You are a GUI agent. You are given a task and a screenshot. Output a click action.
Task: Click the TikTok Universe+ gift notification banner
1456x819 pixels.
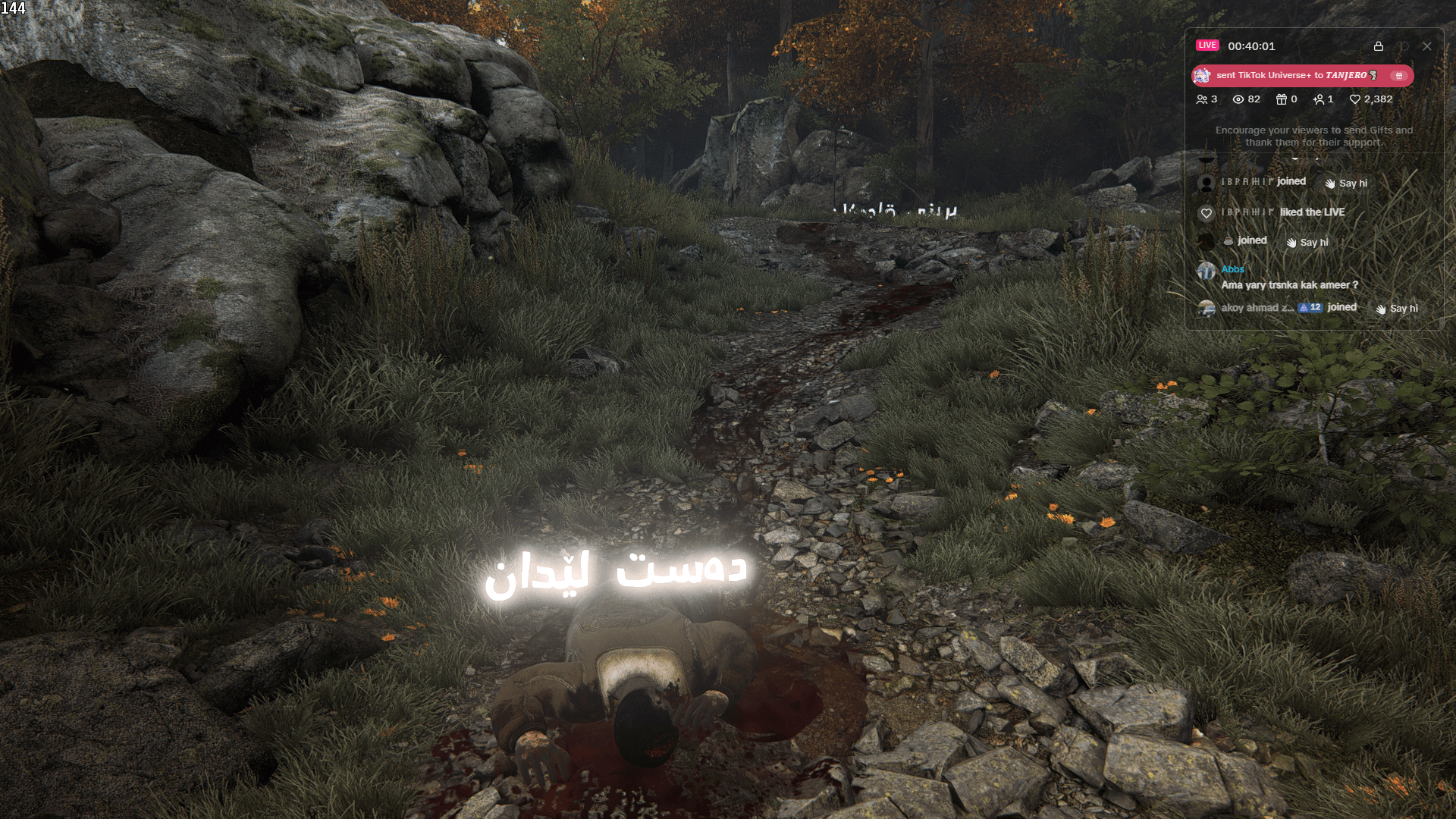point(1303,75)
